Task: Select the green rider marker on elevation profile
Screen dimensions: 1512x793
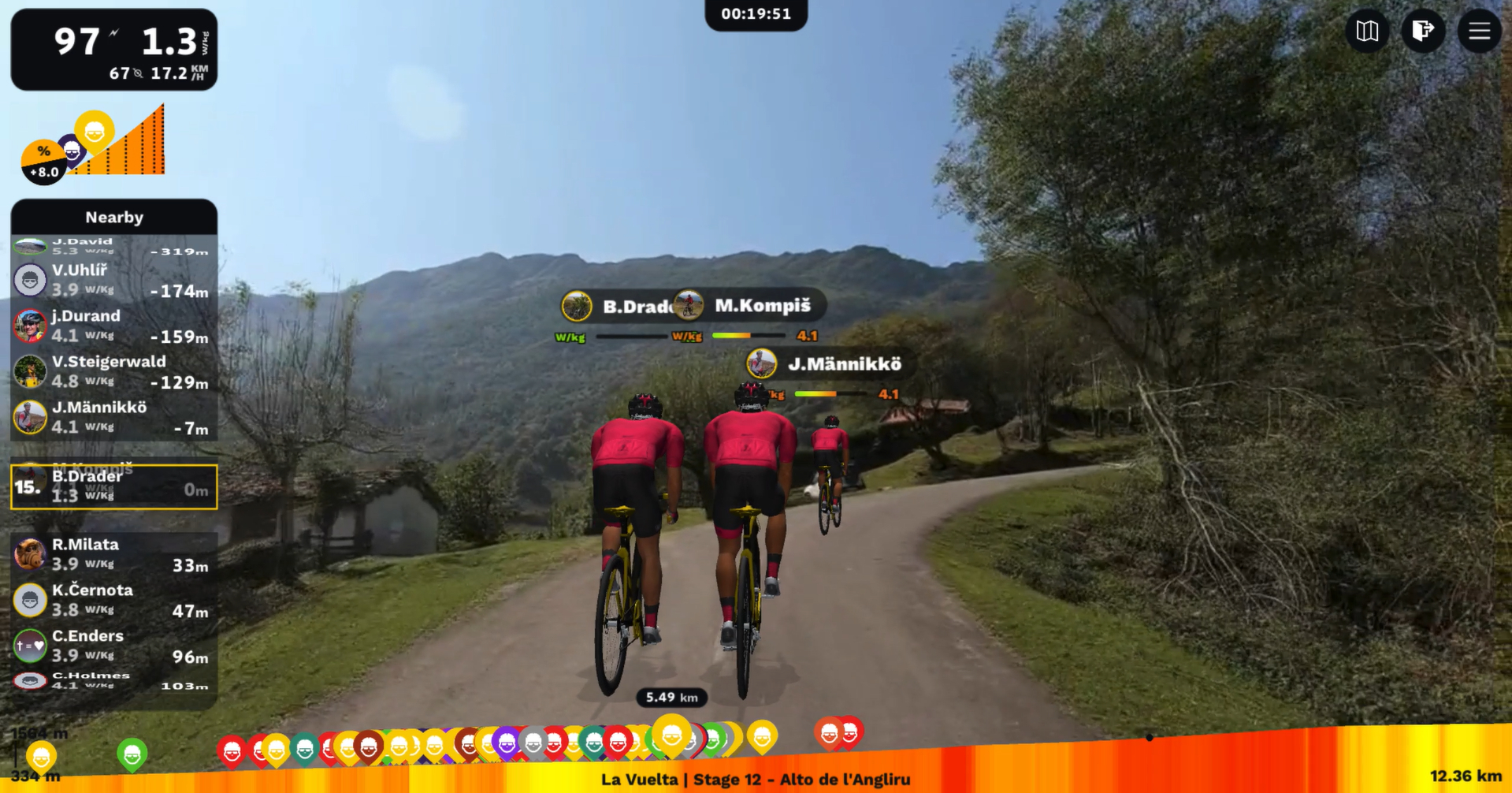Action: (x=132, y=754)
